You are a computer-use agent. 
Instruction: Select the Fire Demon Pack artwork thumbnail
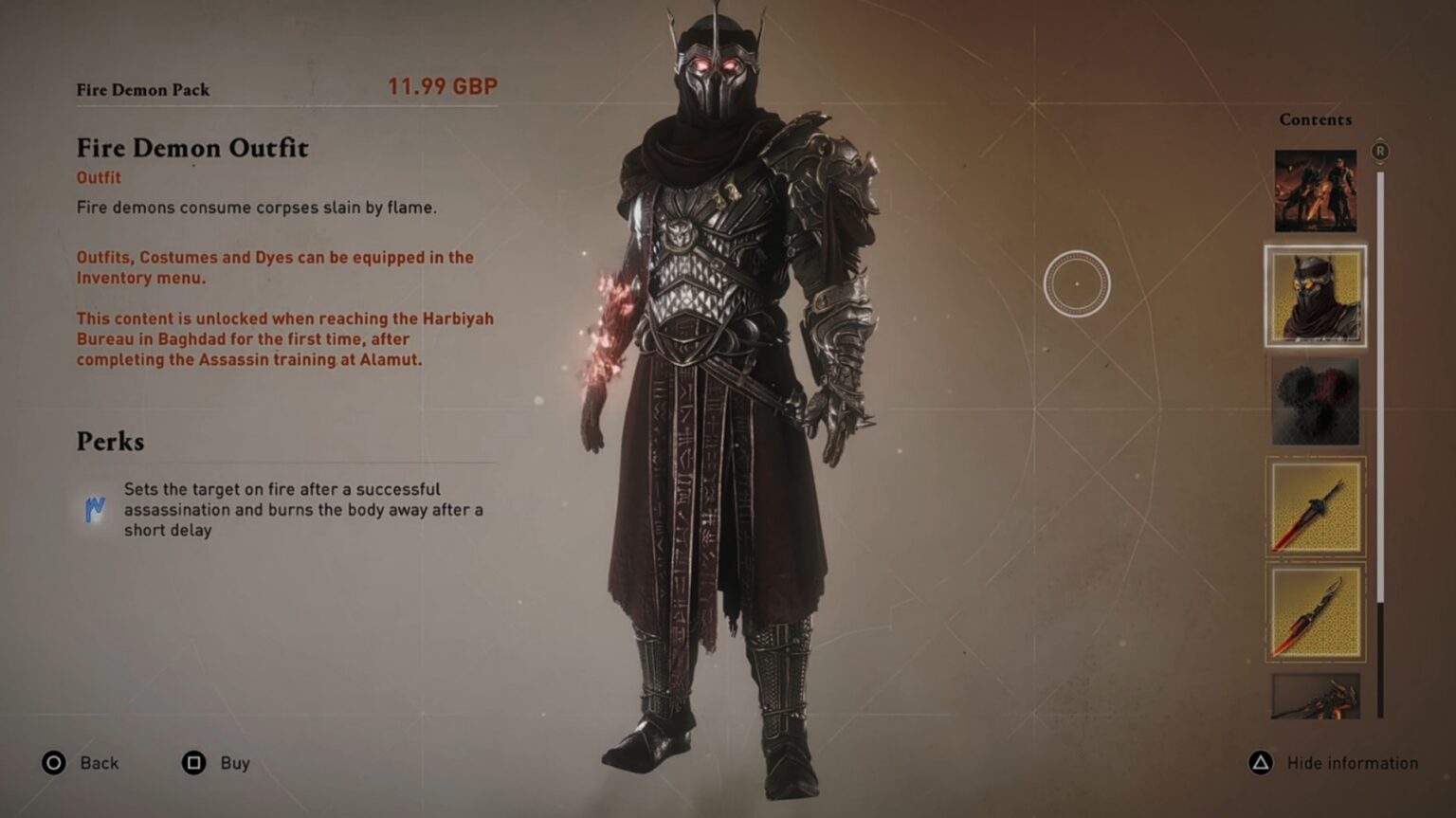(1315, 190)
